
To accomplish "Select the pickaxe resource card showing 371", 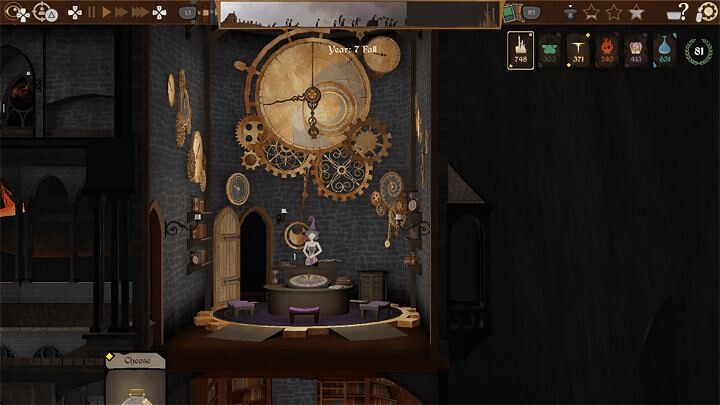I will coord(578,50).
